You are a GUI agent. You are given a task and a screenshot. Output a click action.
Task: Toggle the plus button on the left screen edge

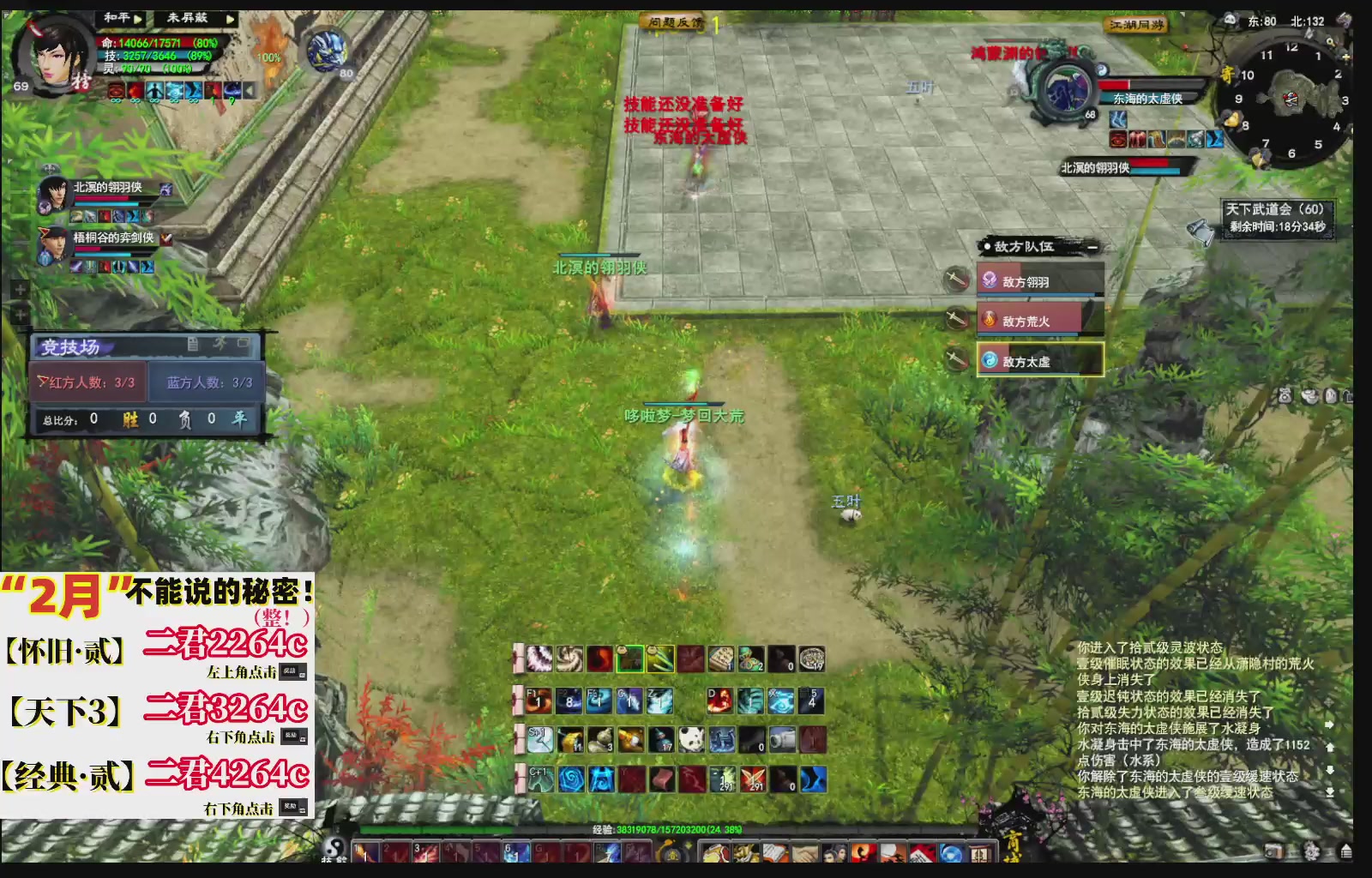click(x=21, y=289)
